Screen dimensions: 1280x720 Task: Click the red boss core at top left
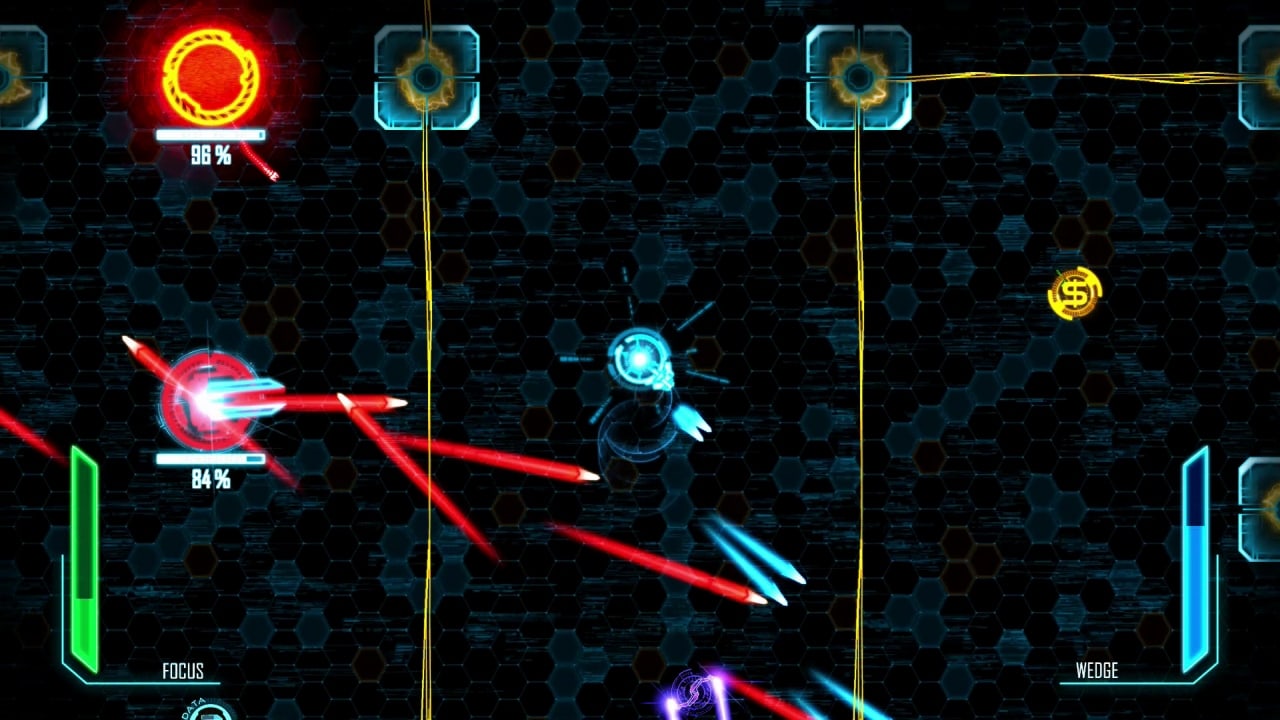pyautogui.click(x=207, y=72)
